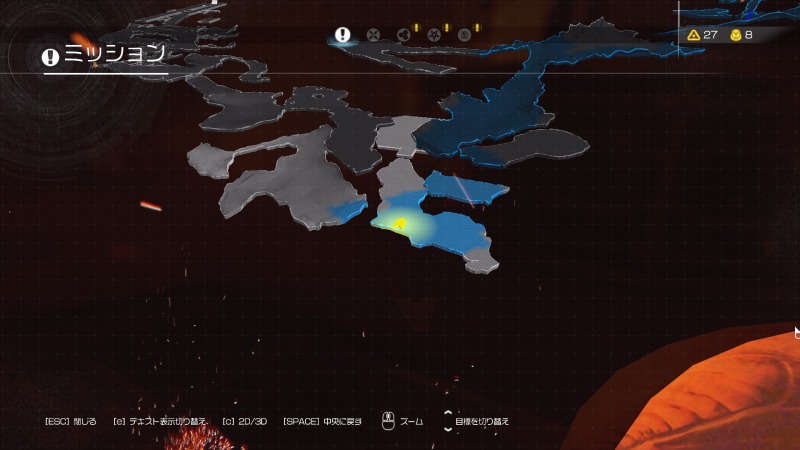The height and width of the screenshot is (450, 800).
Task: Open the document log tab icon
Action: coord(464,35)
